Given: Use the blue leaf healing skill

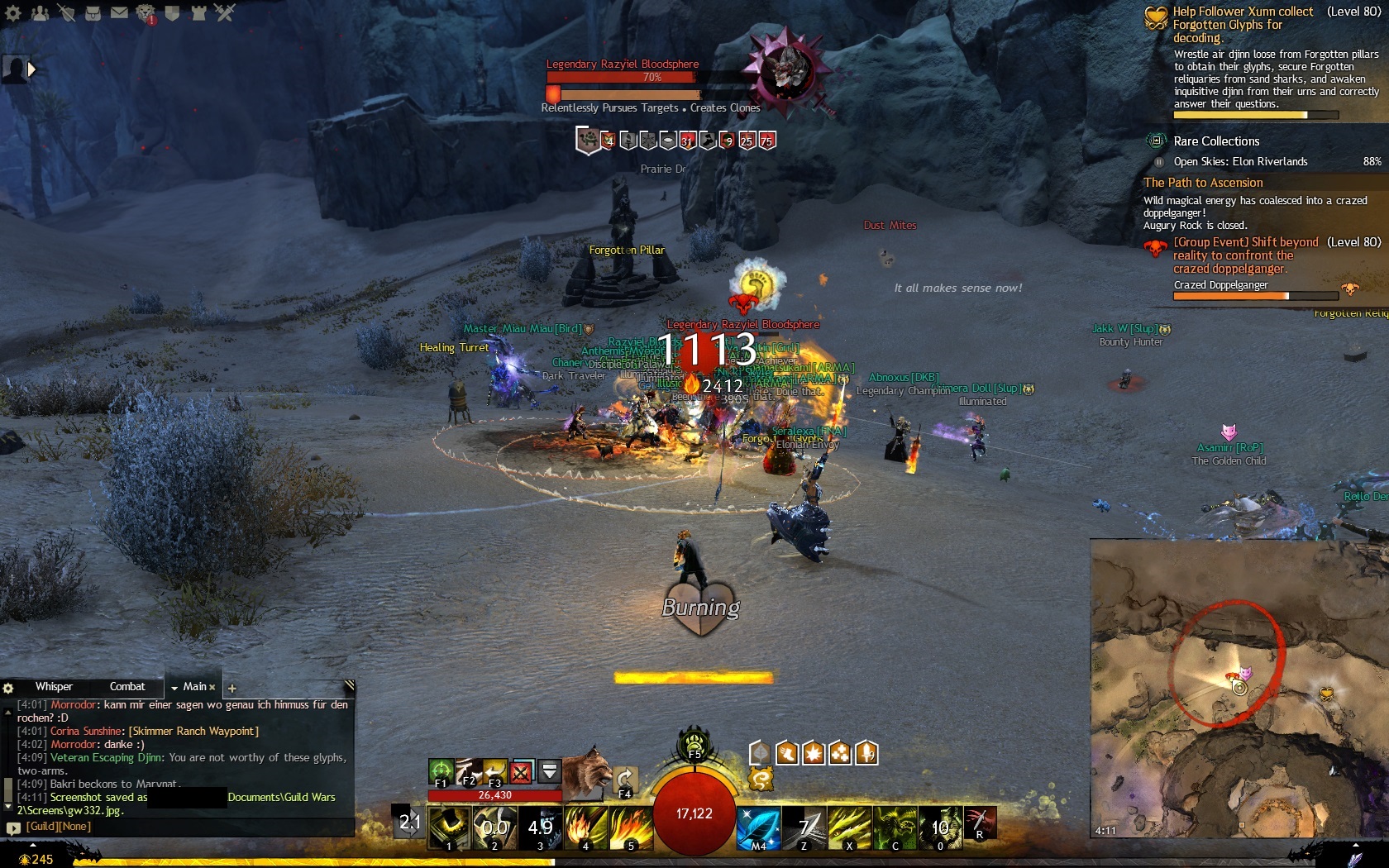Looking at the screenshot, I should 759,827.
